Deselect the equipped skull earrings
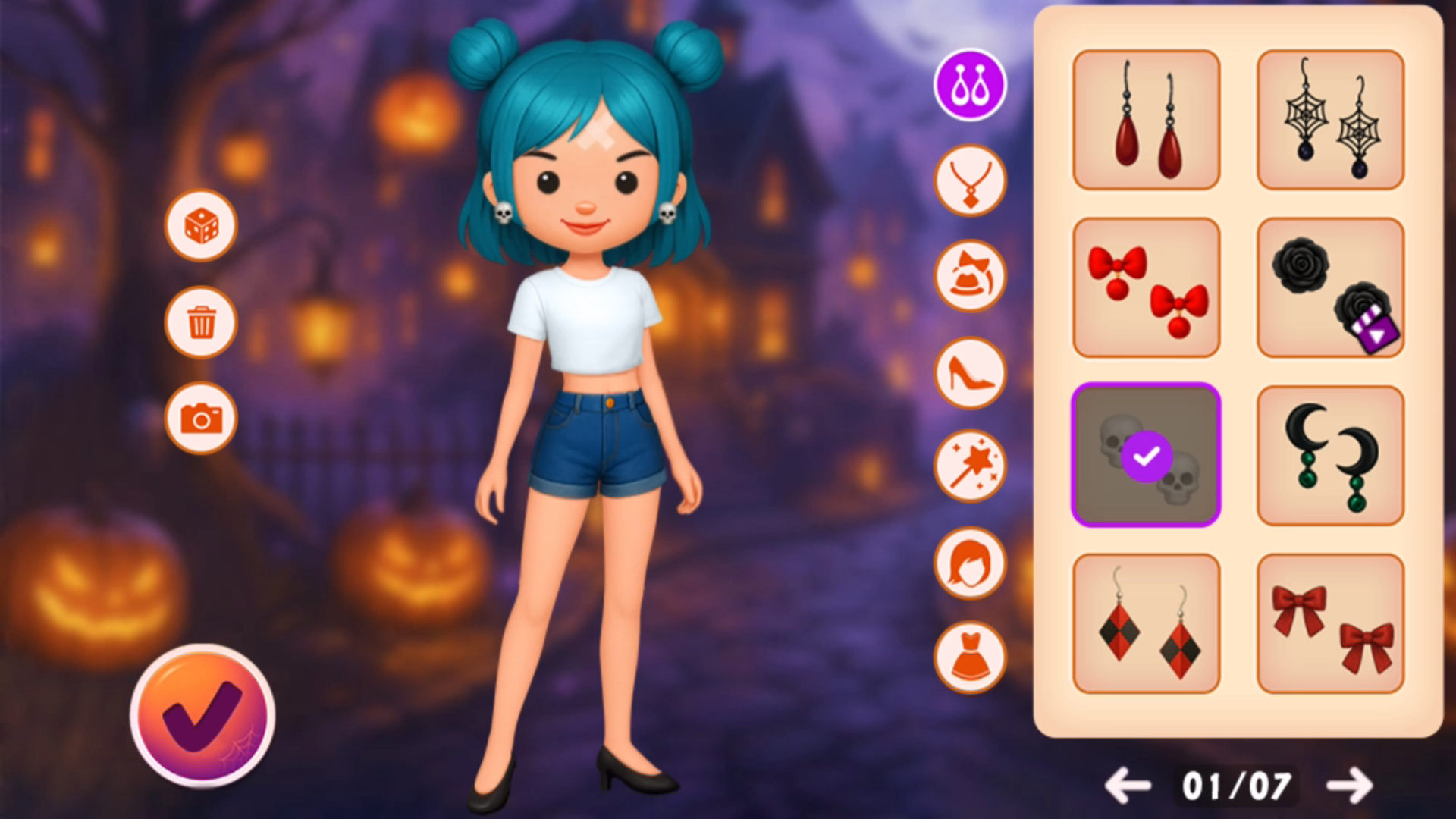The width and height of the screenshot is (1456, 819). [x=1146, y=455]
